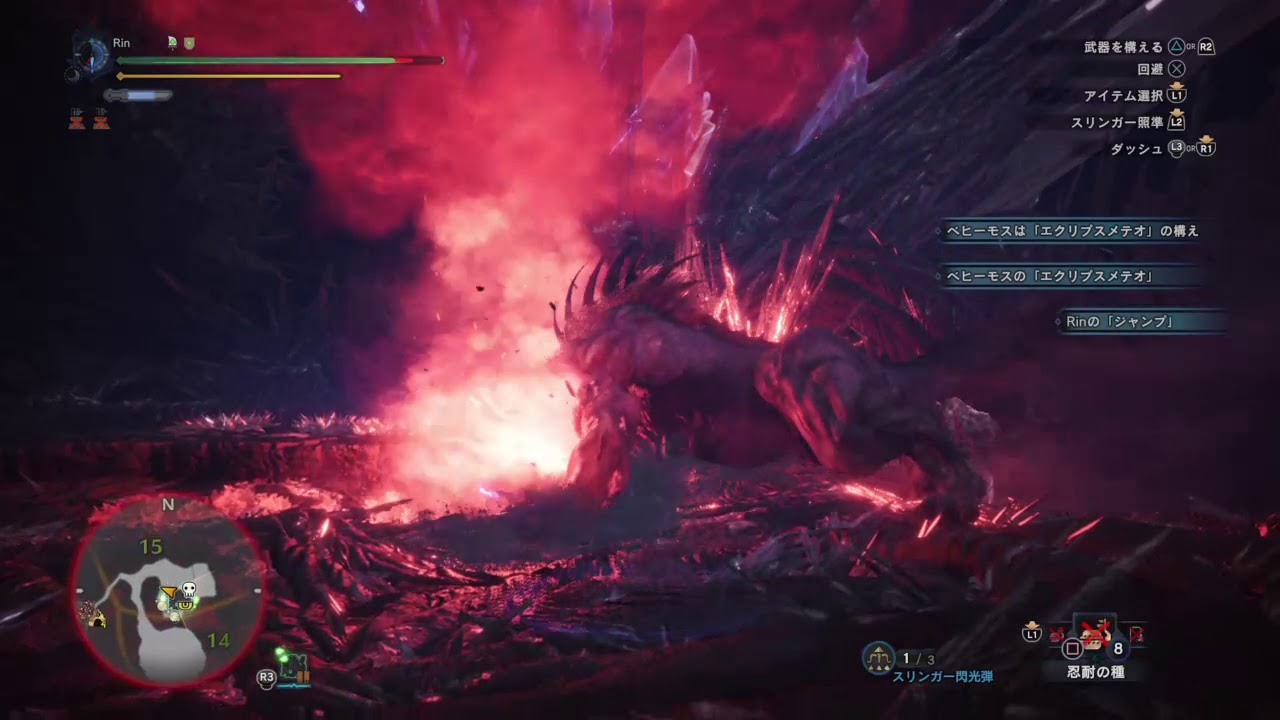Click the weapon sharpness gauge icon
This screenshot has width=1280, height=720.
(137, 94)
